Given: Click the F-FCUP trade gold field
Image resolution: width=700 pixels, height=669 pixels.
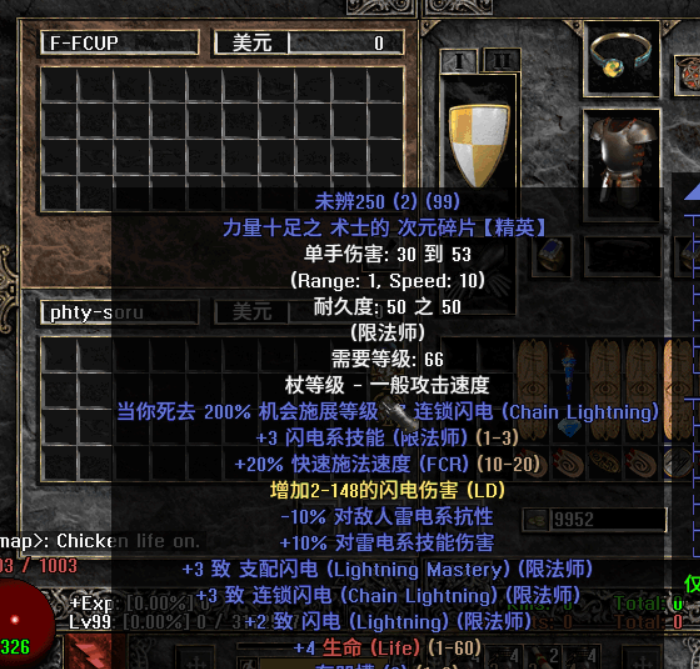Looking at the screenshot, I should (345, 43).
